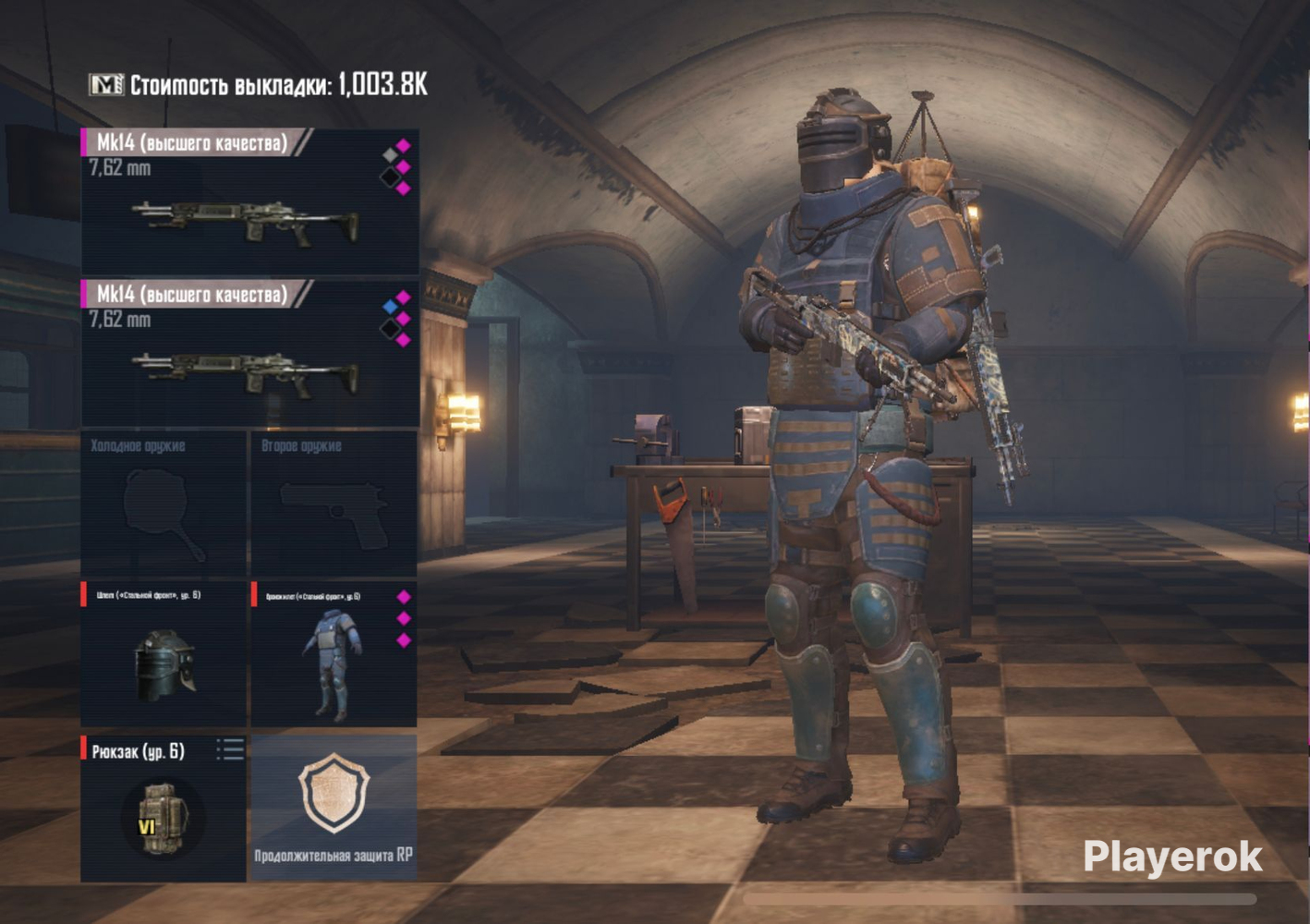1310x924 pixels.
Task: Select the Steel Front level 6 body armor slot
Action: (x=334, y=654)
